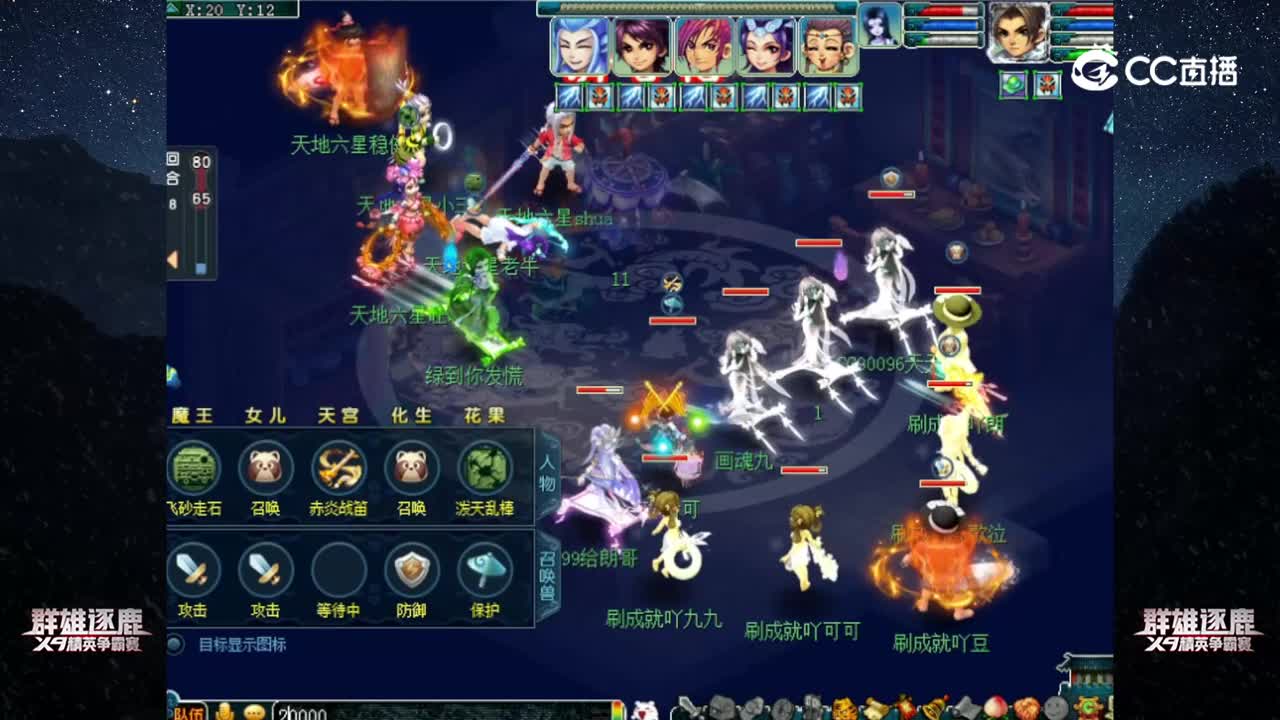The width and height of the screenshot is (1280, 720).
Task: Toggle the 目标显示图标 option
Action: [x=174, y=644]
